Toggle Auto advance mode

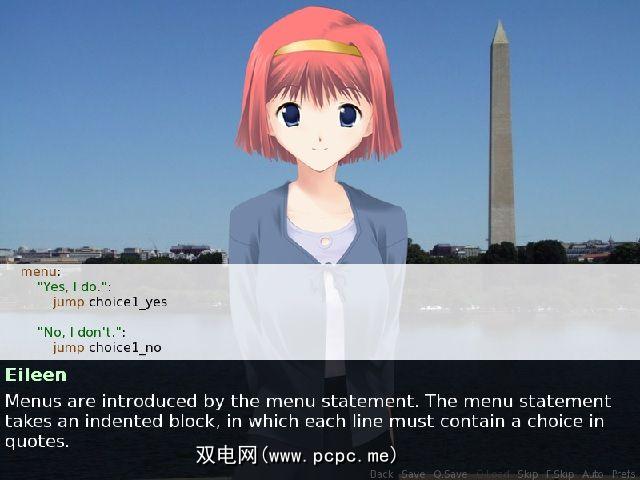592,473
